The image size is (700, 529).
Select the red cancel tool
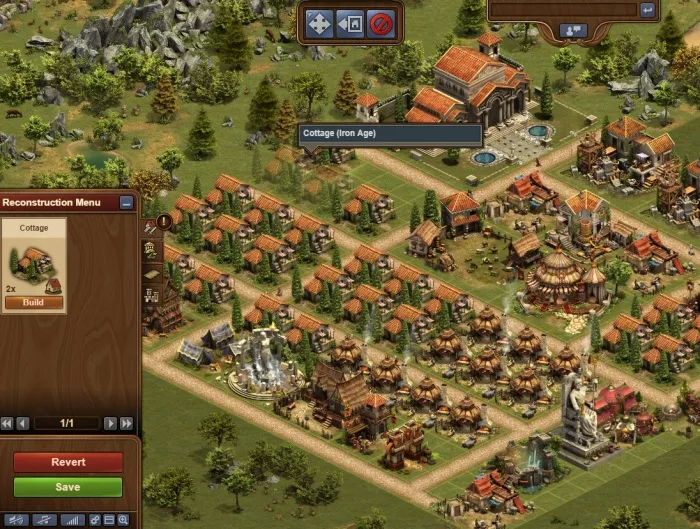click(380, 23)
